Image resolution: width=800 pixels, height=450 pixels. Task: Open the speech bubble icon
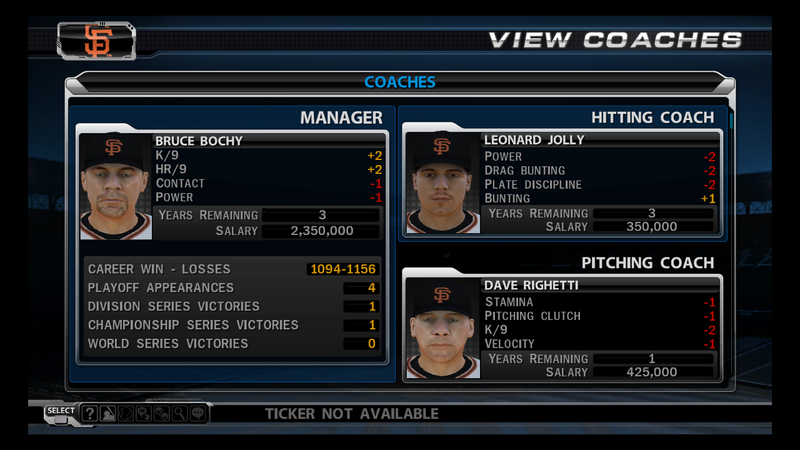point(197,413)
